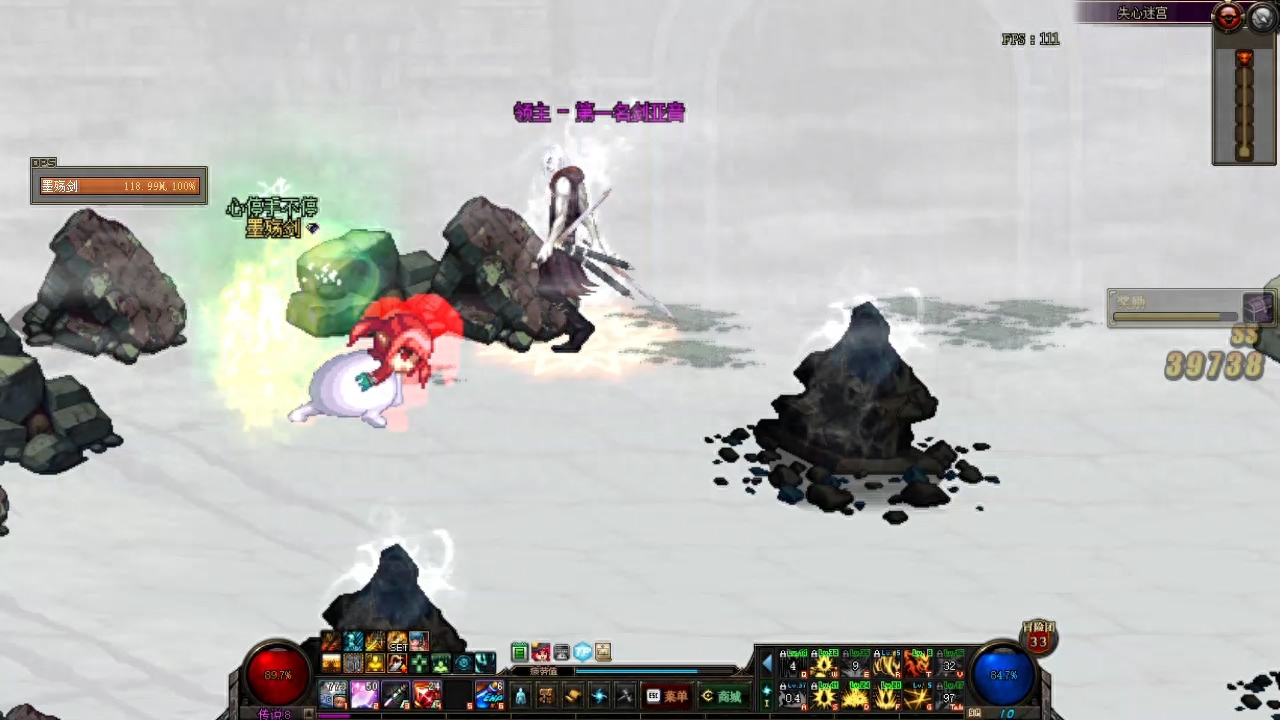The width and height of the screenshot is (1280, 720).
Task: Open the green calendar icon
Action: (519, 653)
